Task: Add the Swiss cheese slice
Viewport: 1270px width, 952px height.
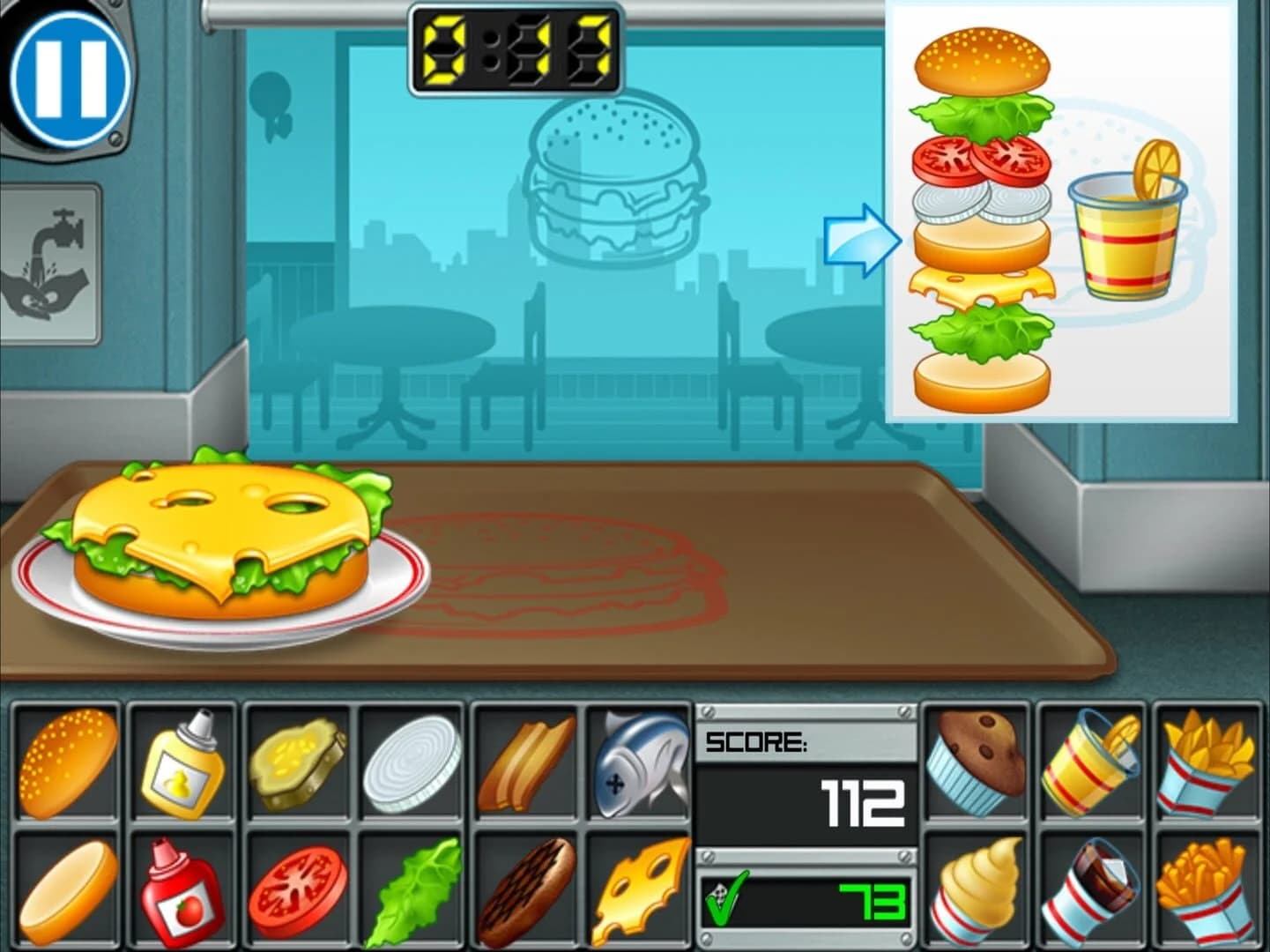Action: [x=643, y=890]
